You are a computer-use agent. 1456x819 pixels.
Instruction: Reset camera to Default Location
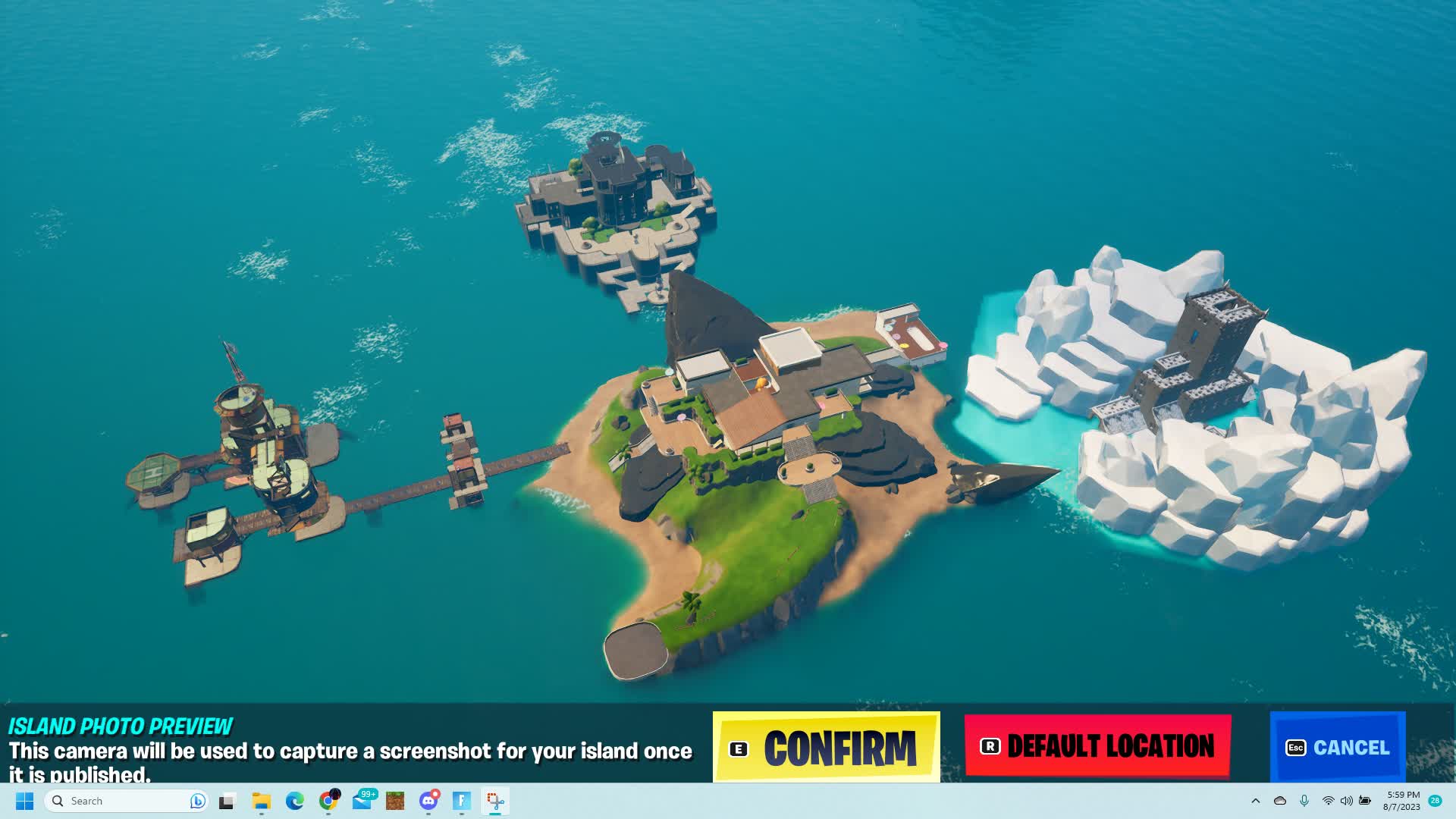[x=1097, y=747]
